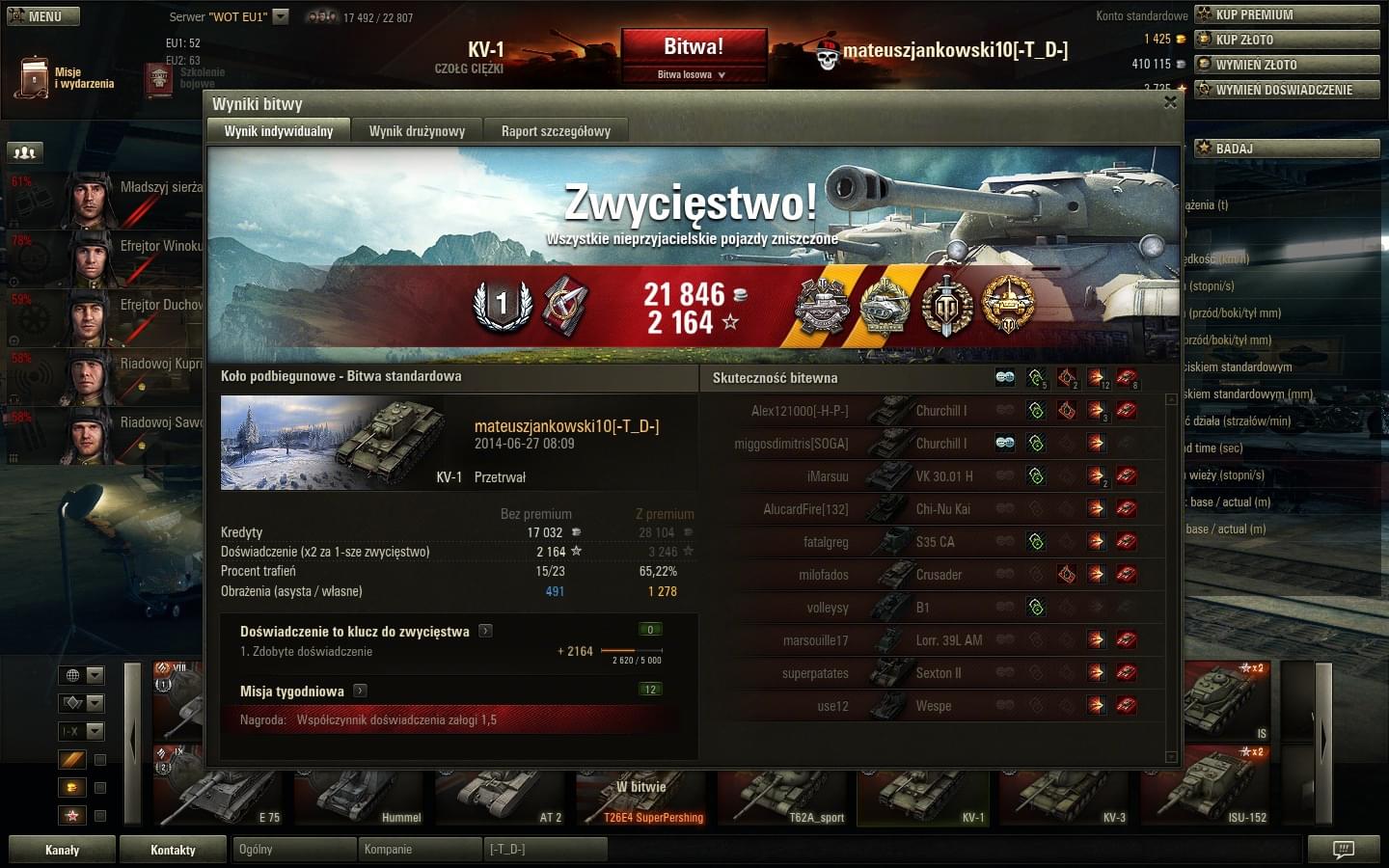Viewport: 1389px width, 868px height.
Task: Click the KUP ZŁOTO button
Action: (1288, 40)
